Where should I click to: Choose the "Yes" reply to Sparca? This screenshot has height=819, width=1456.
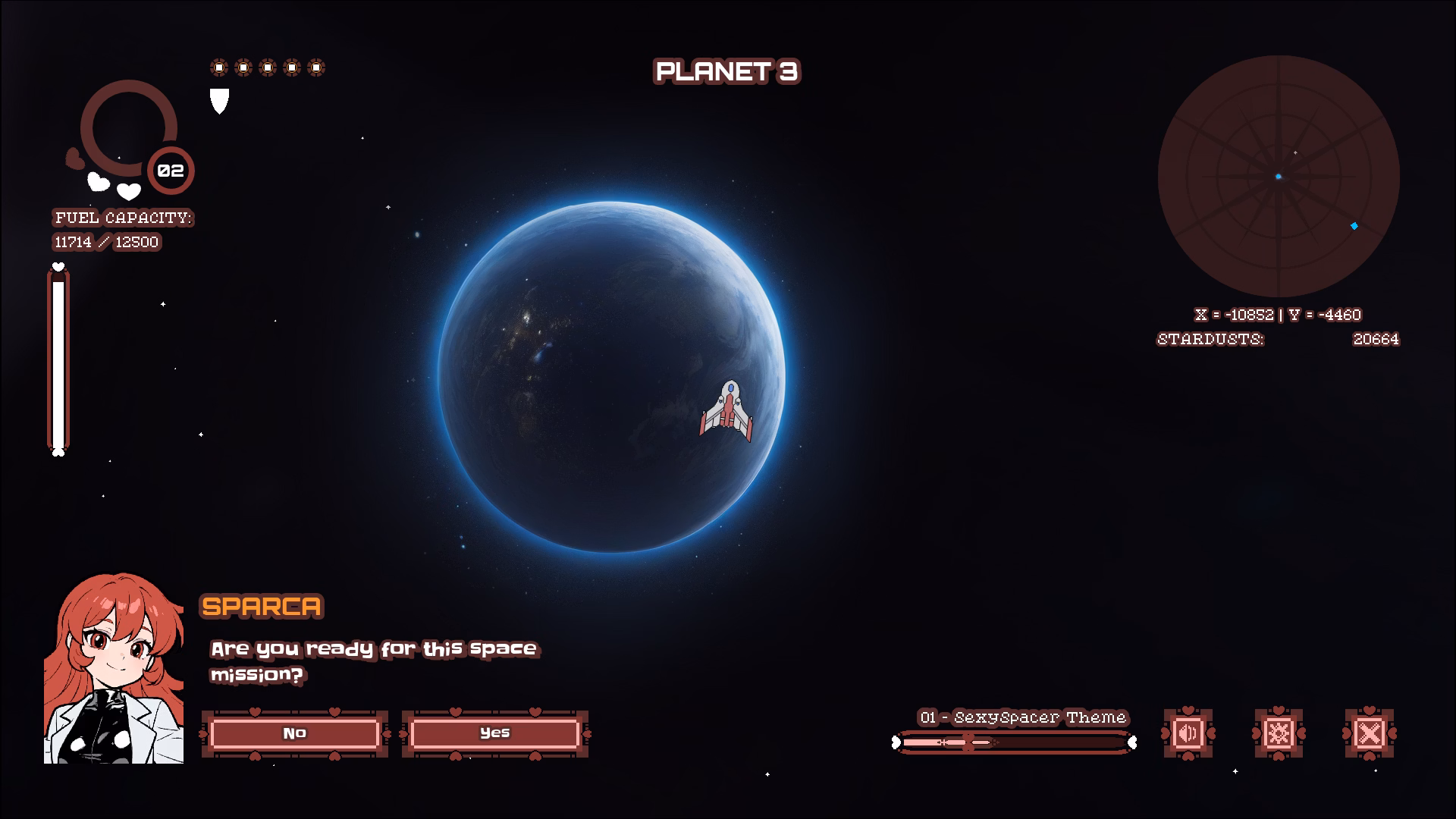click(494, 733)
